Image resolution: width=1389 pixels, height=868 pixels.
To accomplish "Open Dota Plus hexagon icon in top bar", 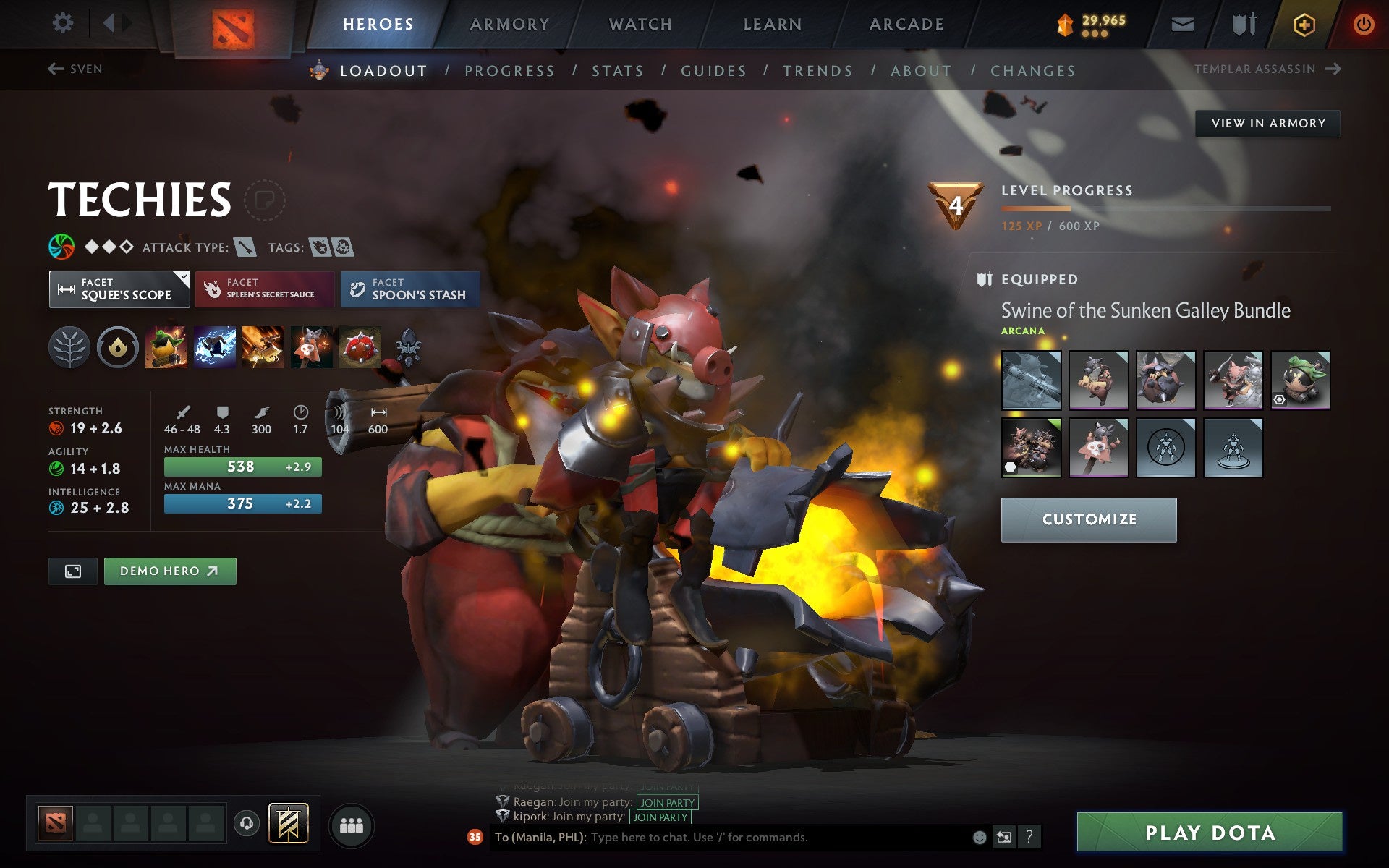I will [x=1302, y=23].
